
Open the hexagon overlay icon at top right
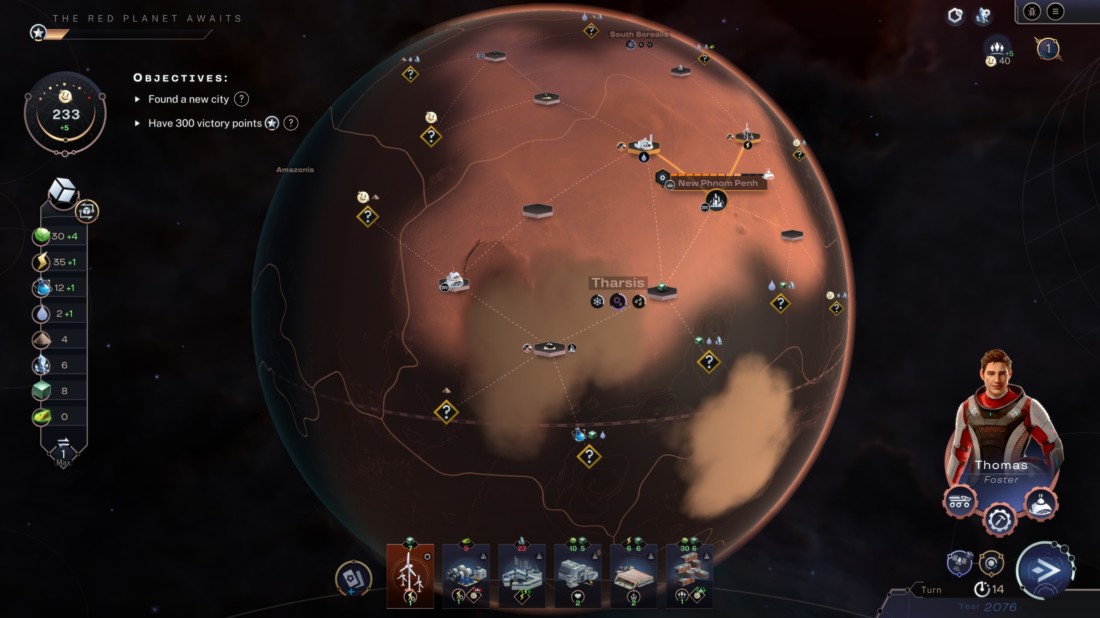tap(956, 15)
